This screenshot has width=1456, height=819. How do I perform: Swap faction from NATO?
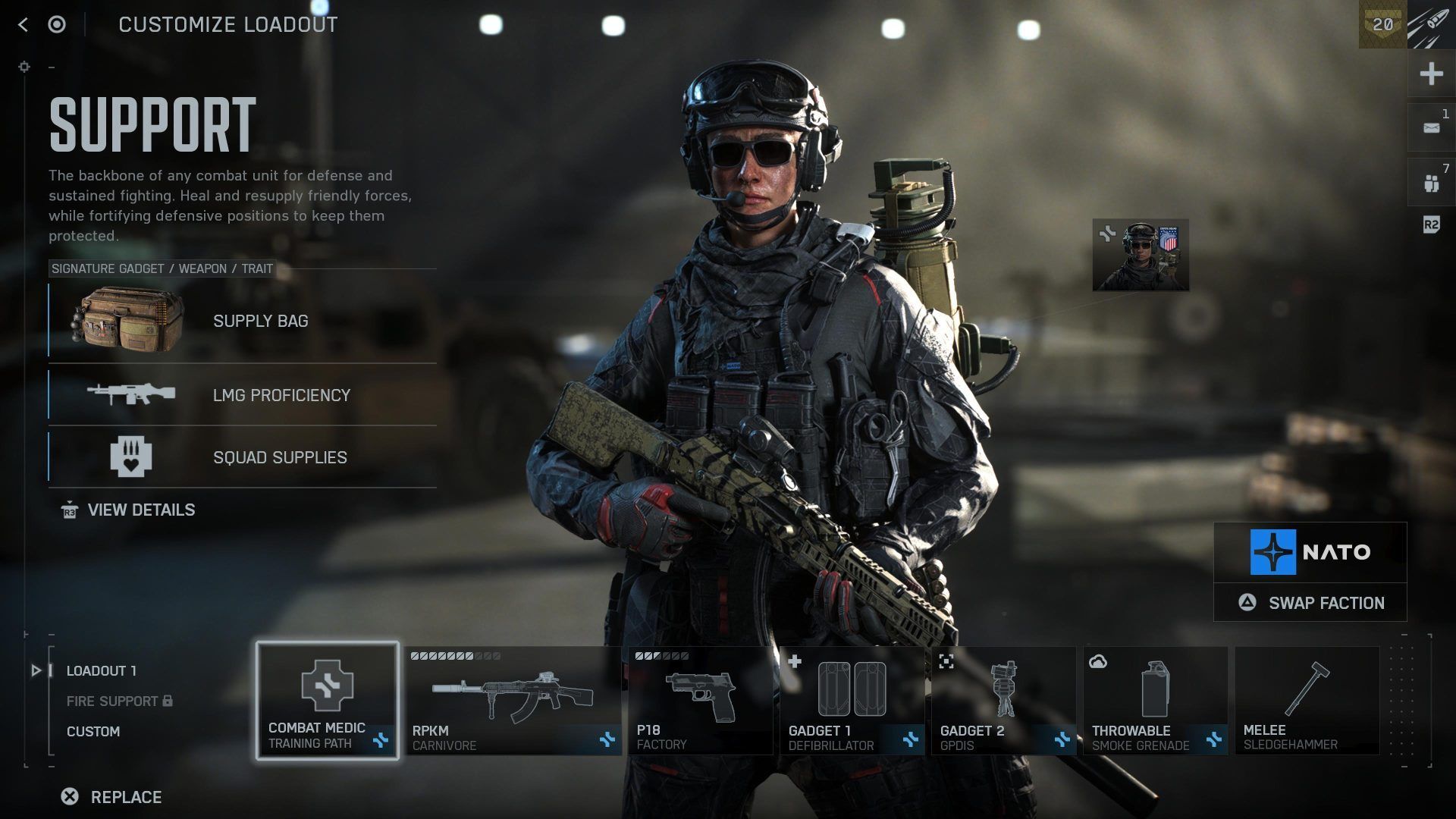(x=1310, y=603)
